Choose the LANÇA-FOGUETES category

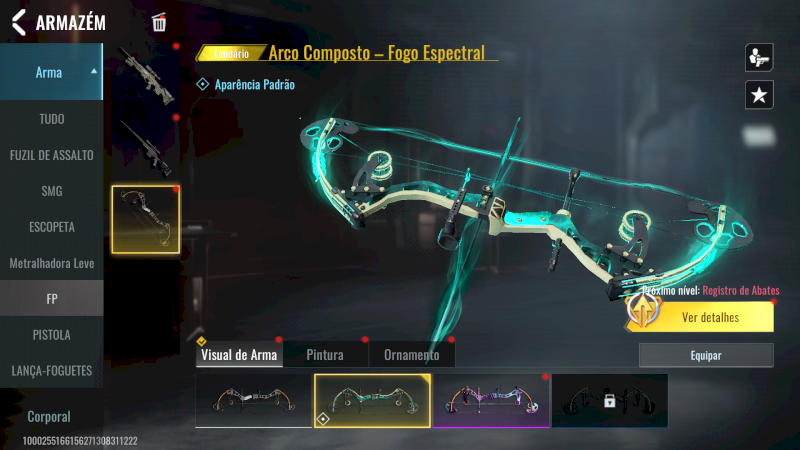51,370
